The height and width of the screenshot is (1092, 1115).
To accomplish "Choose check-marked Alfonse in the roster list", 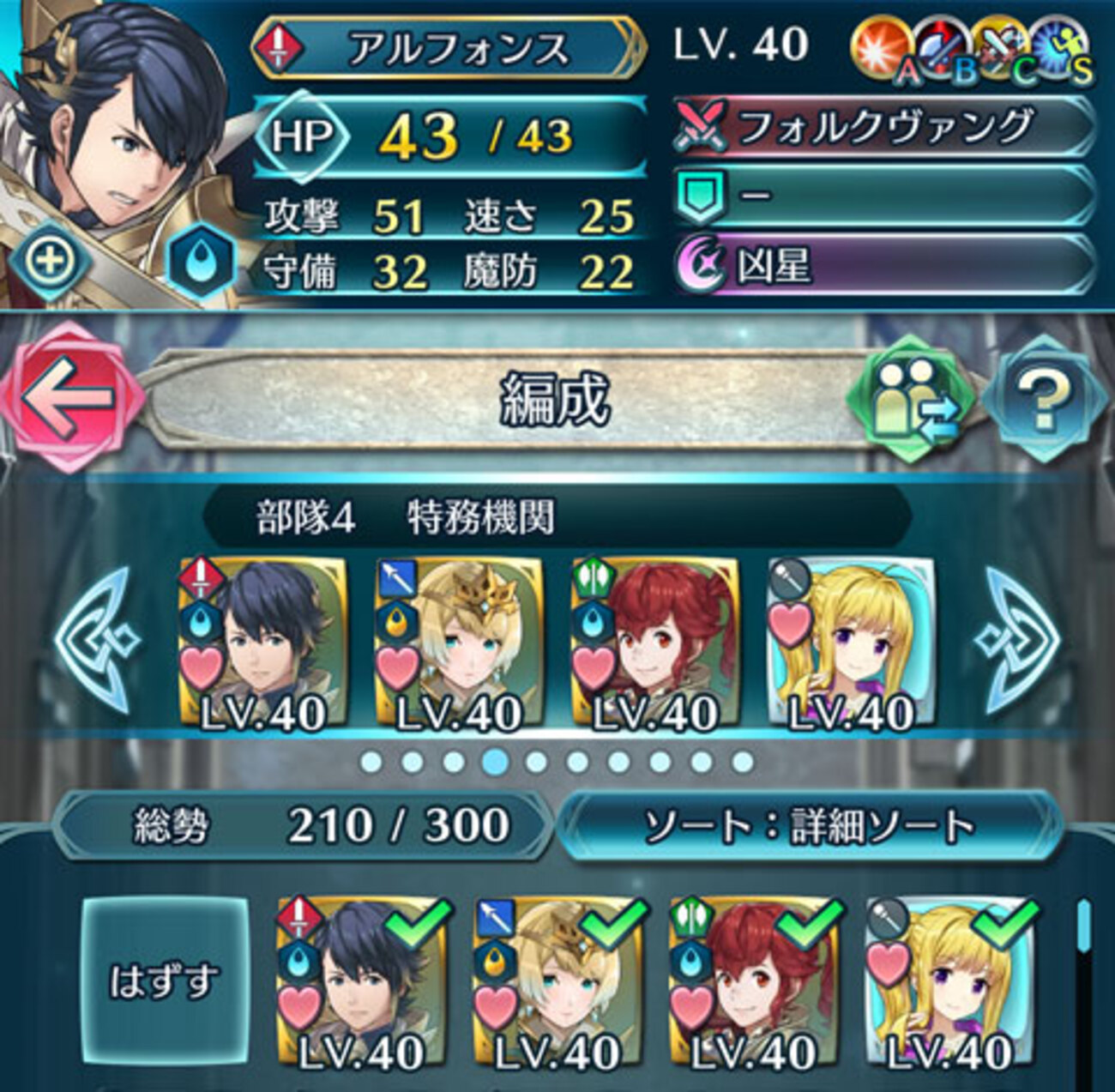I will (x=361, y=985).
